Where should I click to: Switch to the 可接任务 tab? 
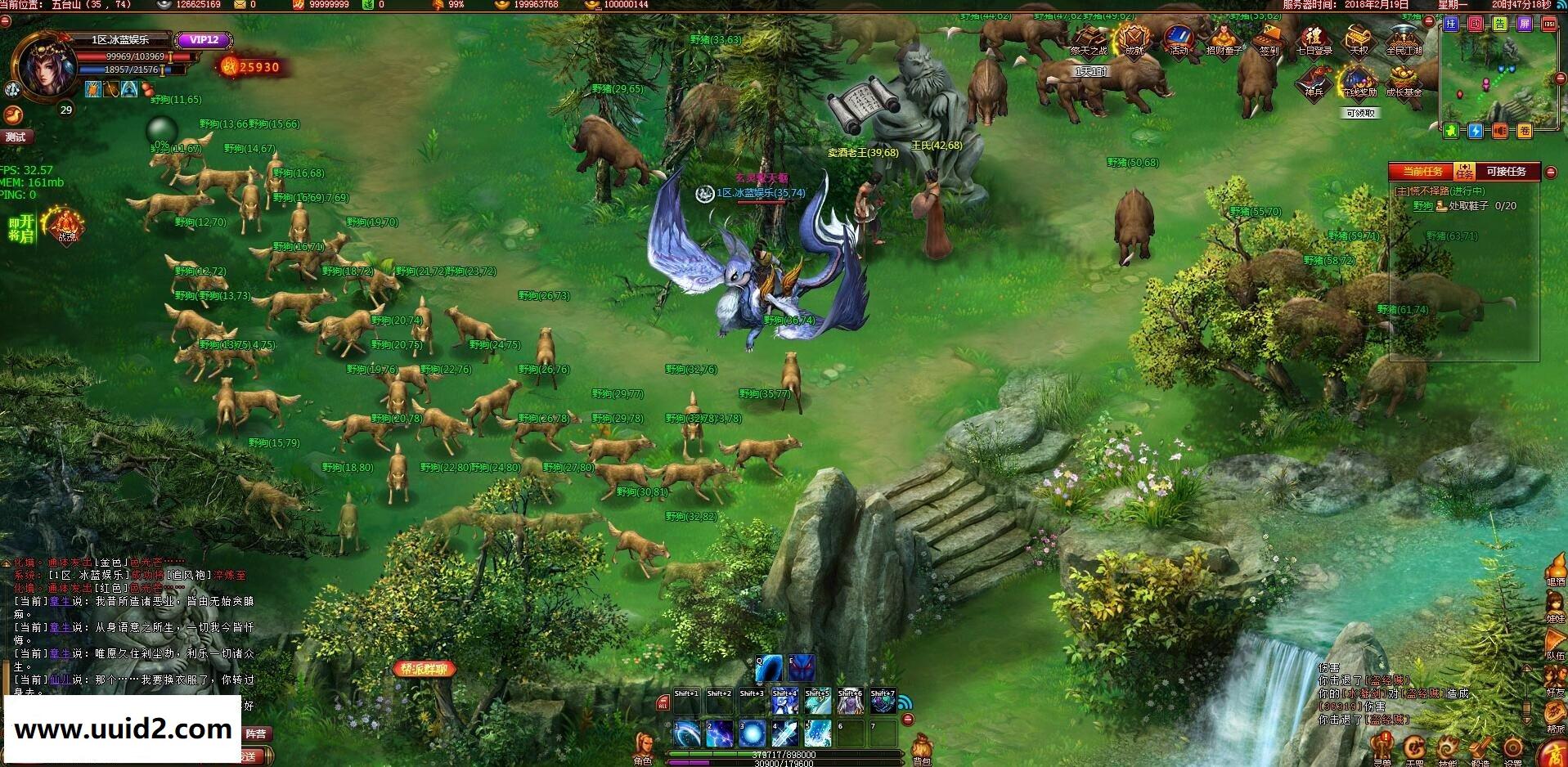tap(1506, 172)
